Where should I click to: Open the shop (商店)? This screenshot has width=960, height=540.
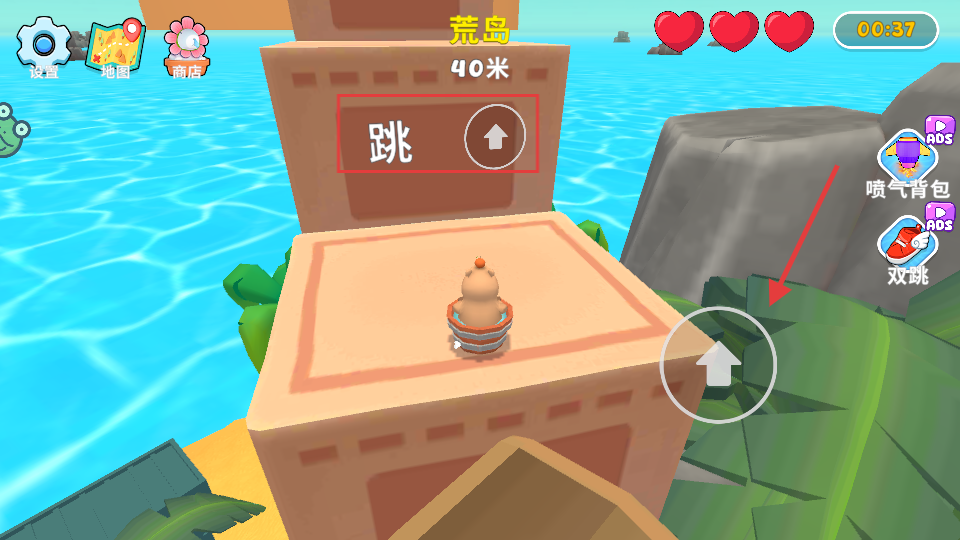(187, 44)
